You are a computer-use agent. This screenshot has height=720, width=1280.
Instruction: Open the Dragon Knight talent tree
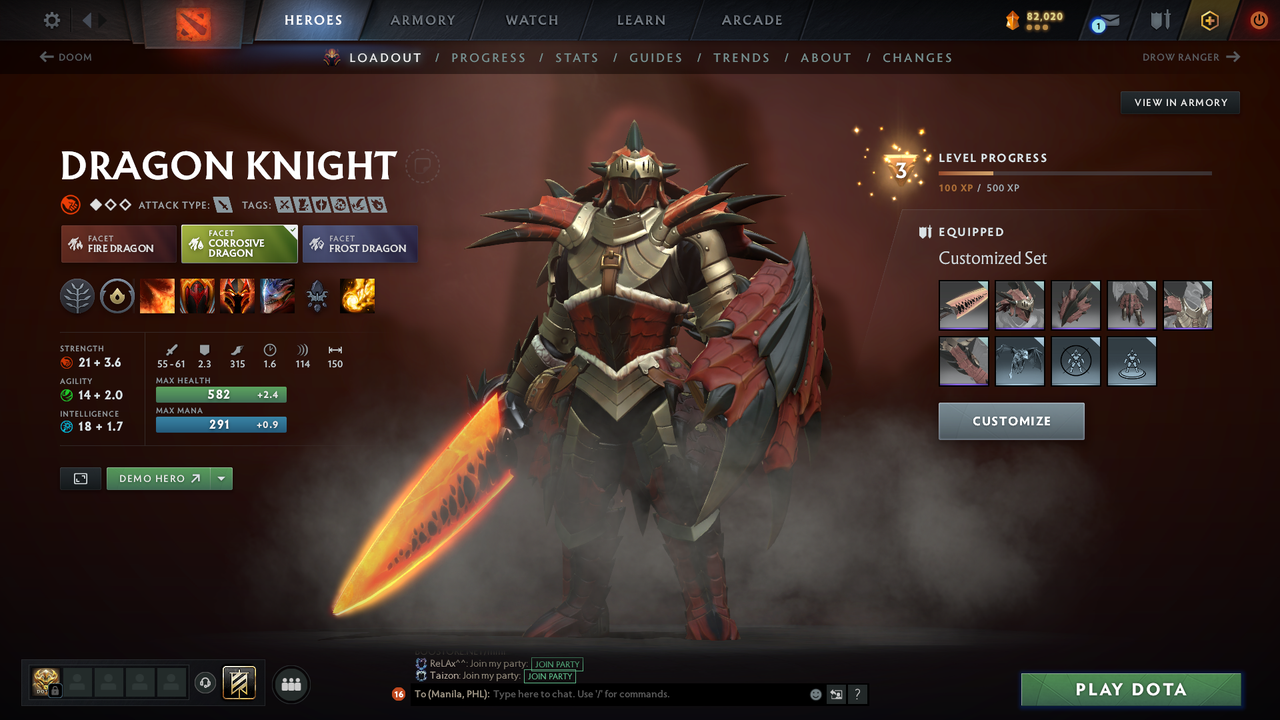click(77, 296)
